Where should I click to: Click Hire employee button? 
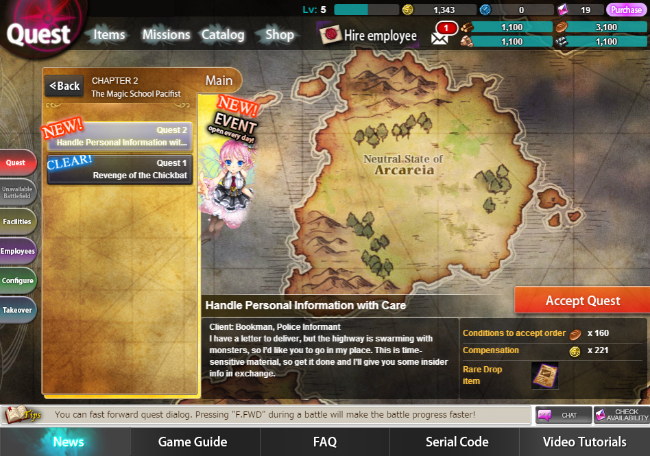tap(368, 36)
